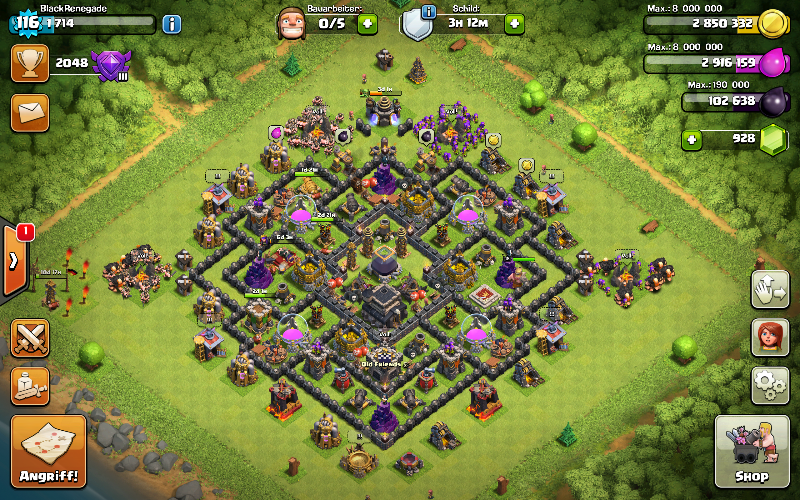The width and height of the screenshot is (800, 500).
Task: Tap the gold coin resource icon
Action: pos(772,24)
